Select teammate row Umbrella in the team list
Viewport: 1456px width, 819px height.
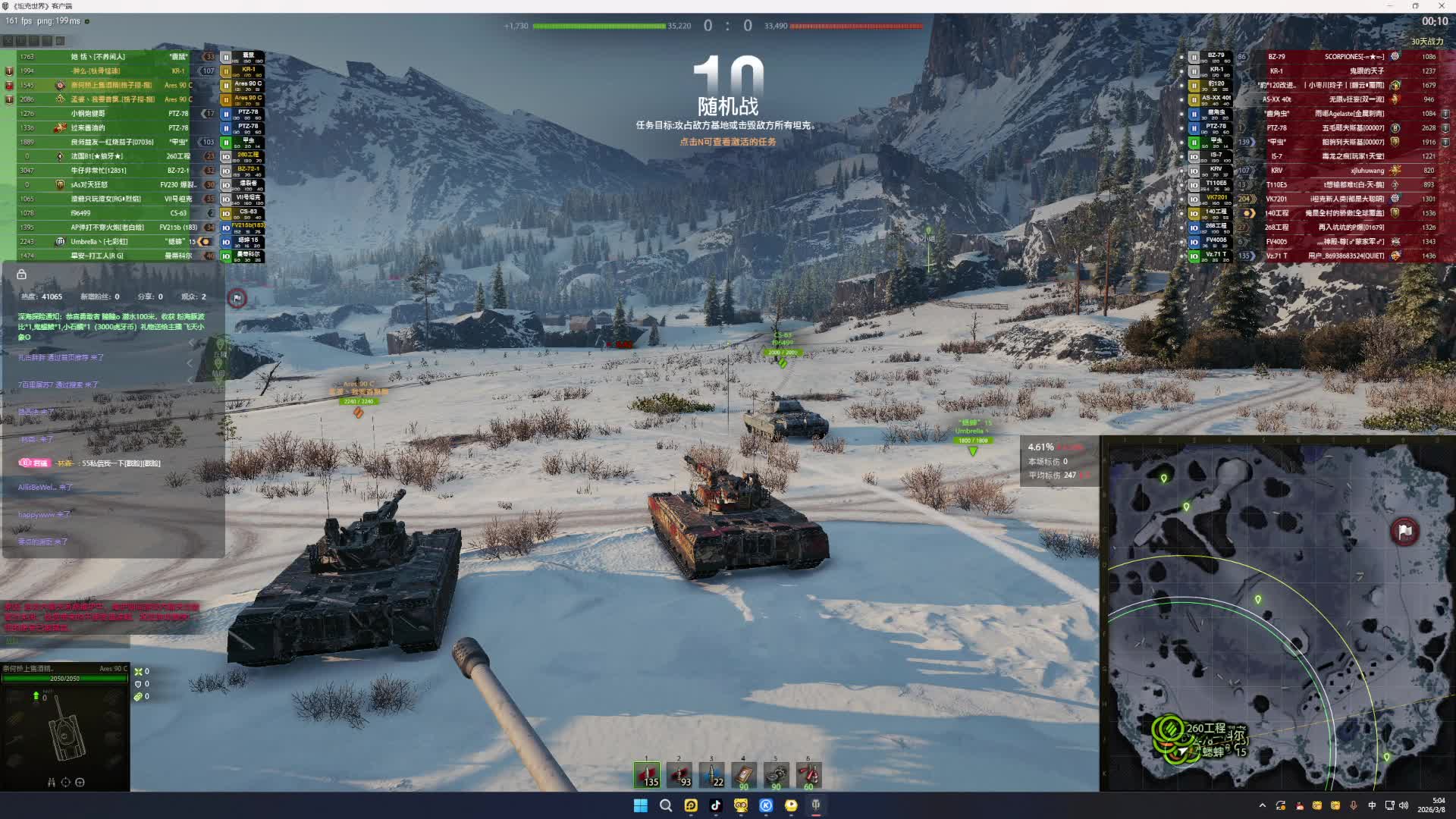tap(114, 242)
